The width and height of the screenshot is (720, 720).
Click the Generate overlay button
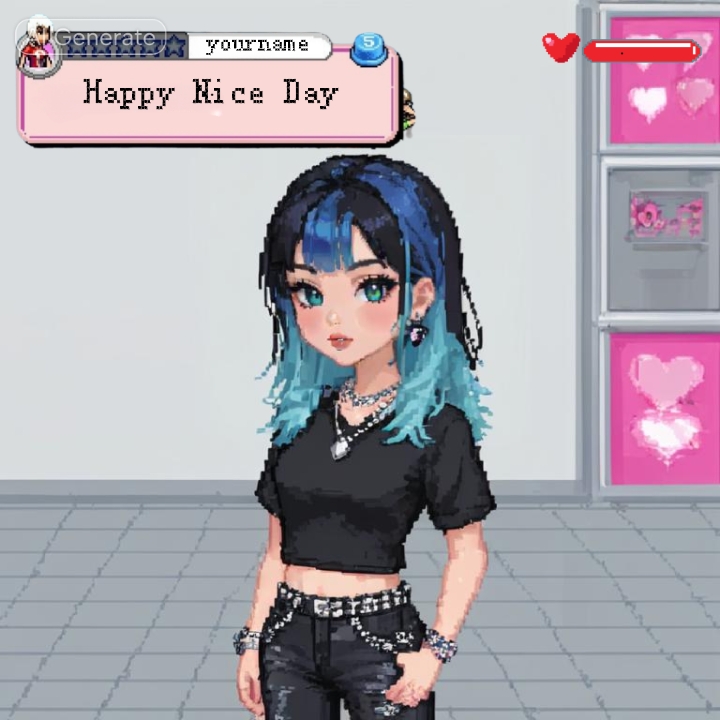(x=108, y=39)
